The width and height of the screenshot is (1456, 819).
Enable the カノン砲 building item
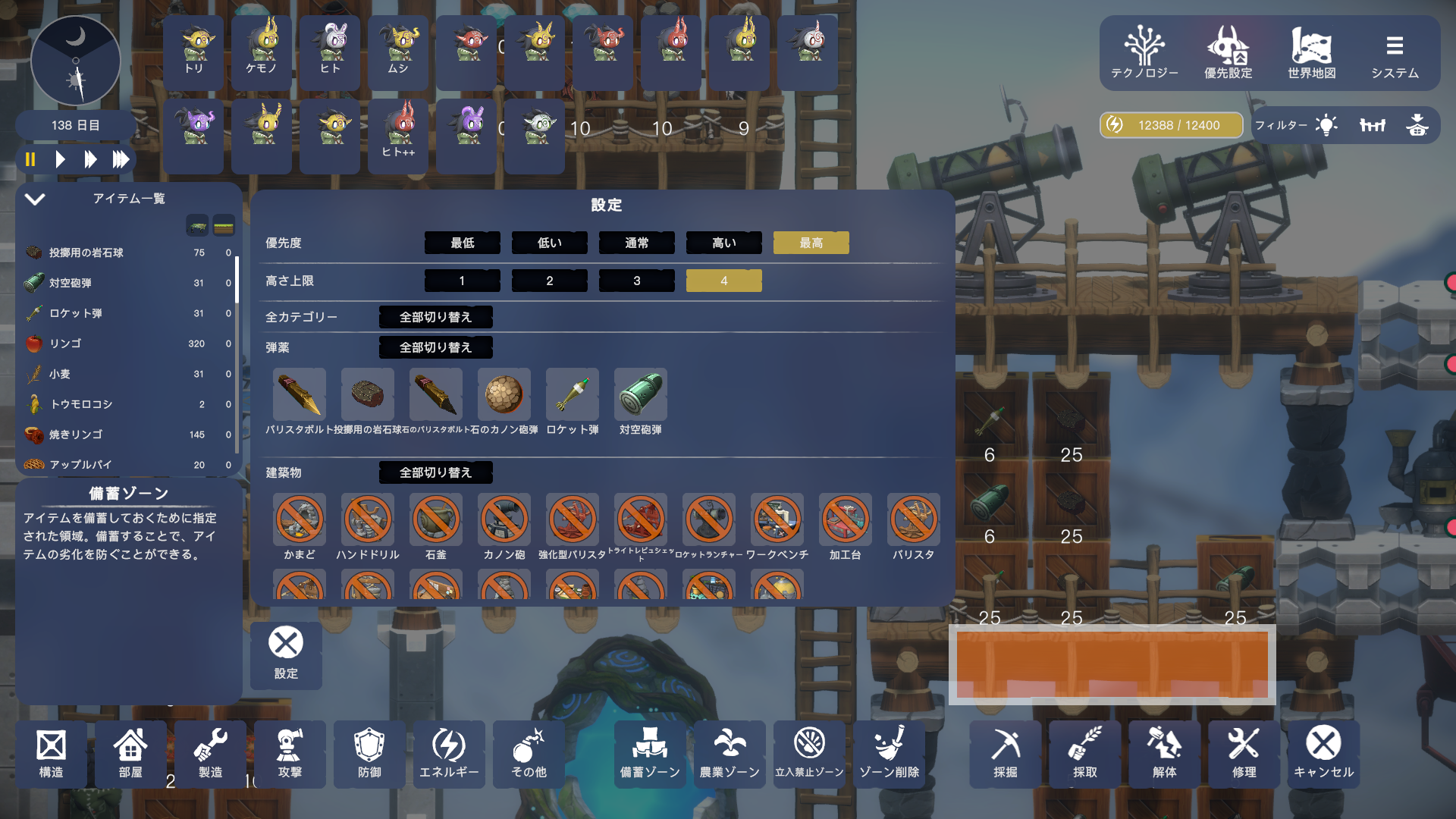tap(504, 520)
